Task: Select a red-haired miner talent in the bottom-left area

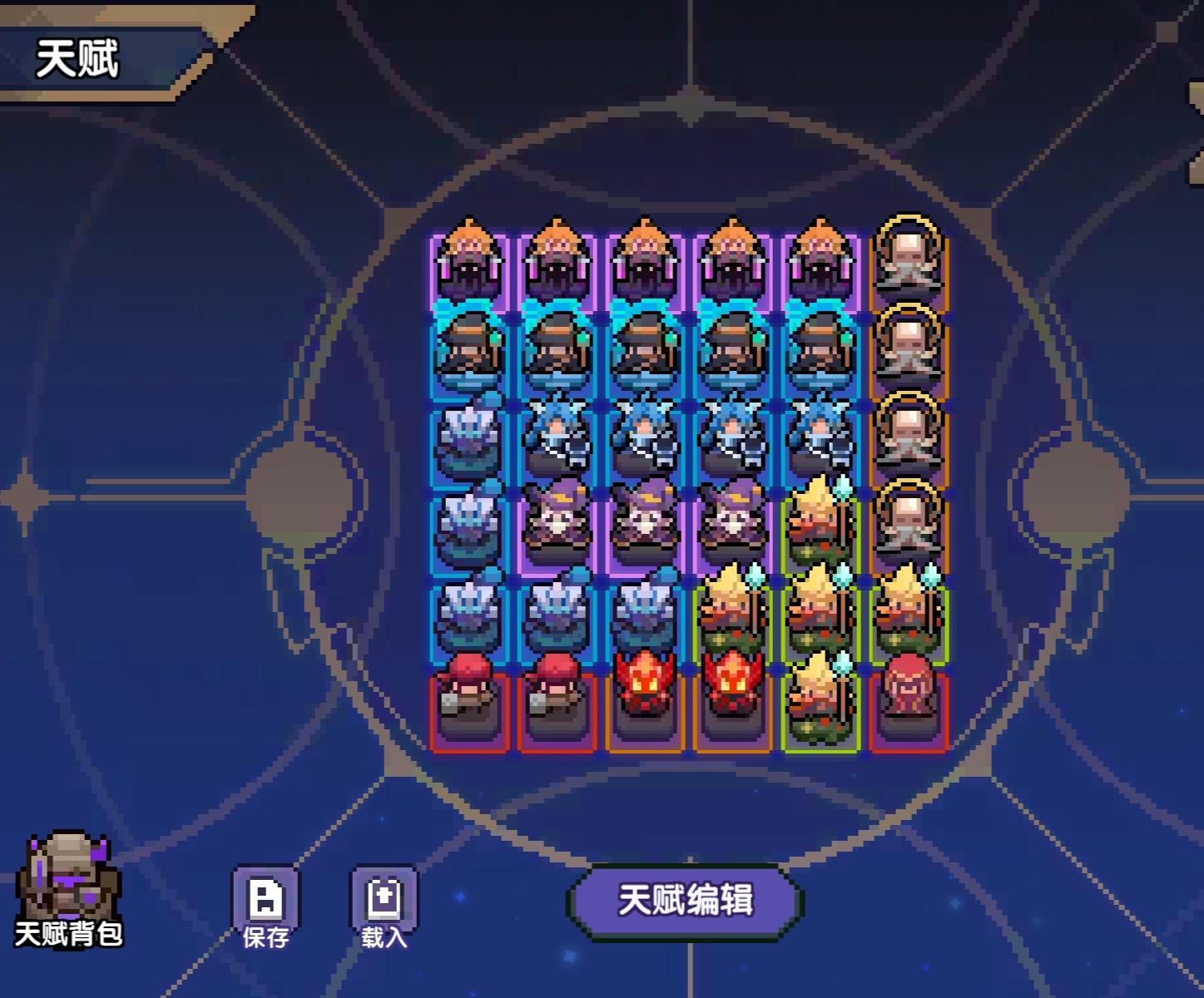Action: [x=470, y=703]
